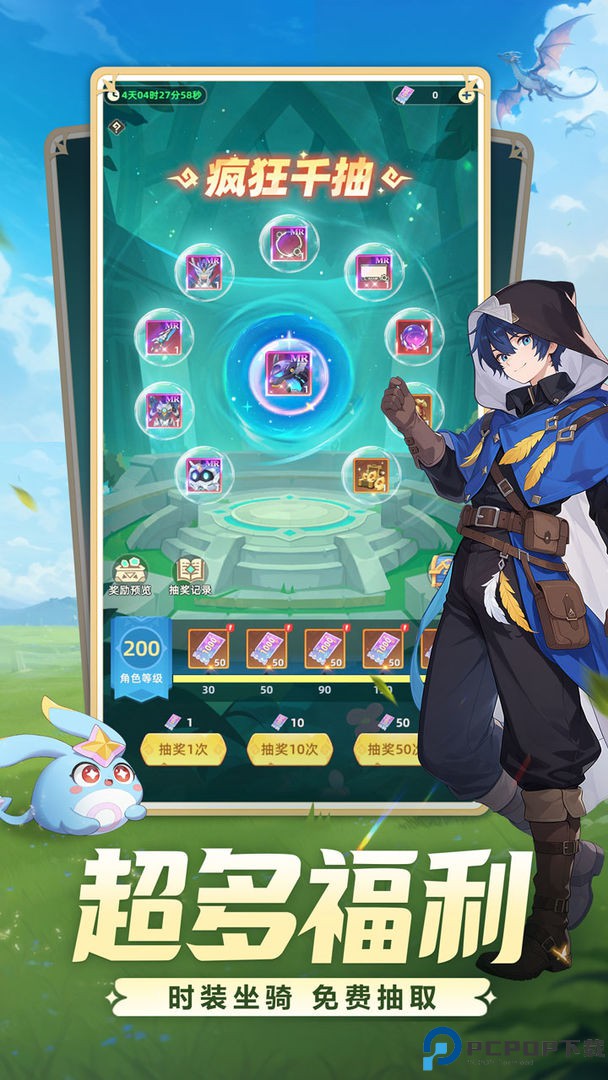Draw once with the 抽奖1次 button
608x1080 pixels.
(x=183, y=749)
